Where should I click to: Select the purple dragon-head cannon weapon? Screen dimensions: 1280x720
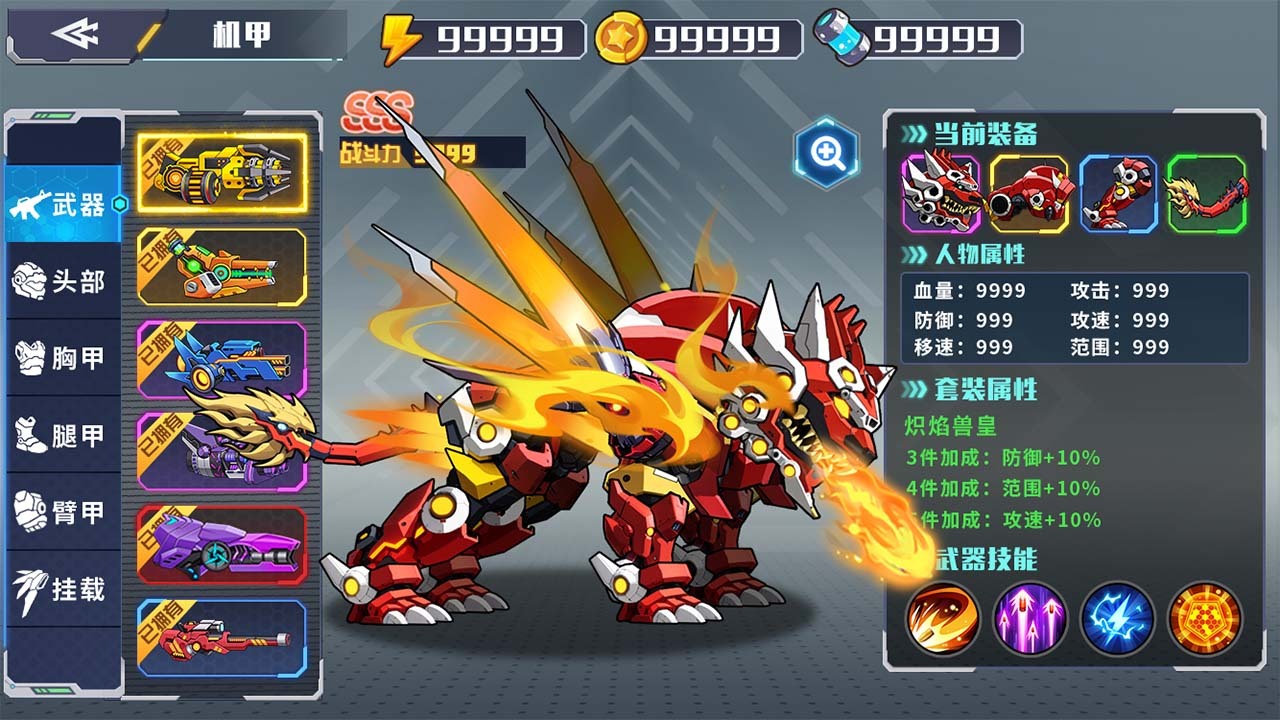(222, 451)
